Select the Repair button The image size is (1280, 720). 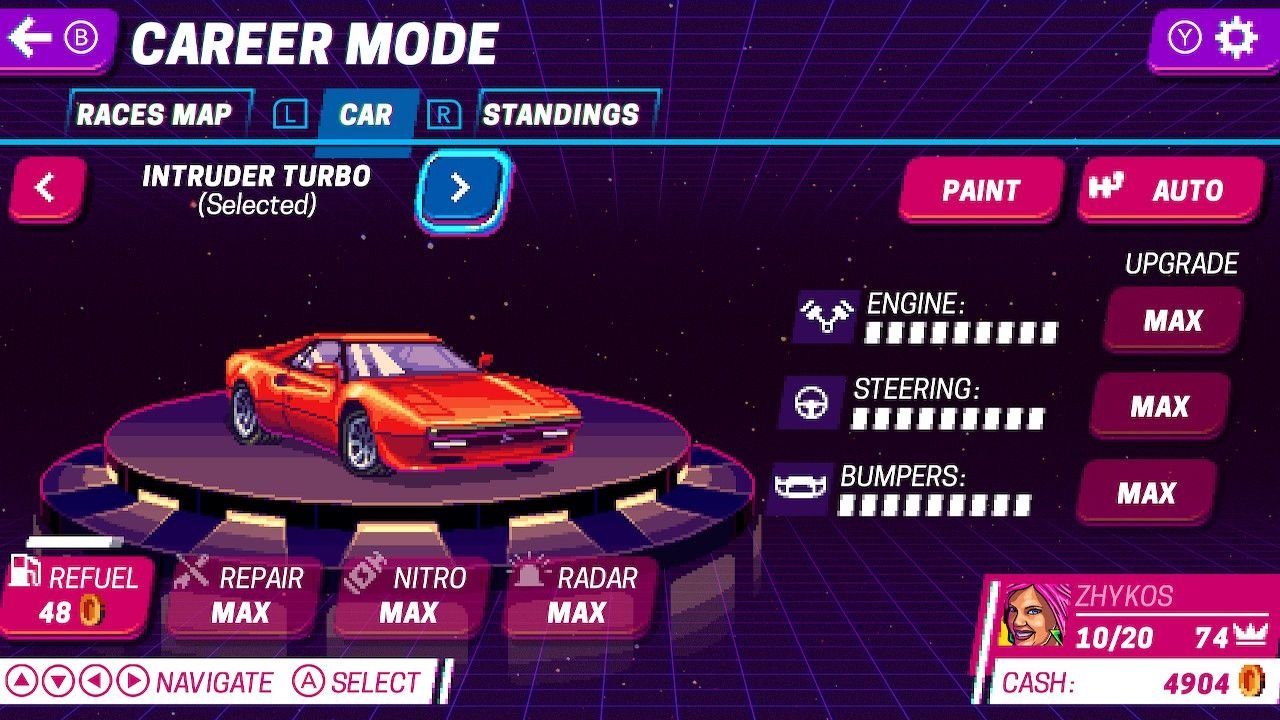[x=243, y=596]
